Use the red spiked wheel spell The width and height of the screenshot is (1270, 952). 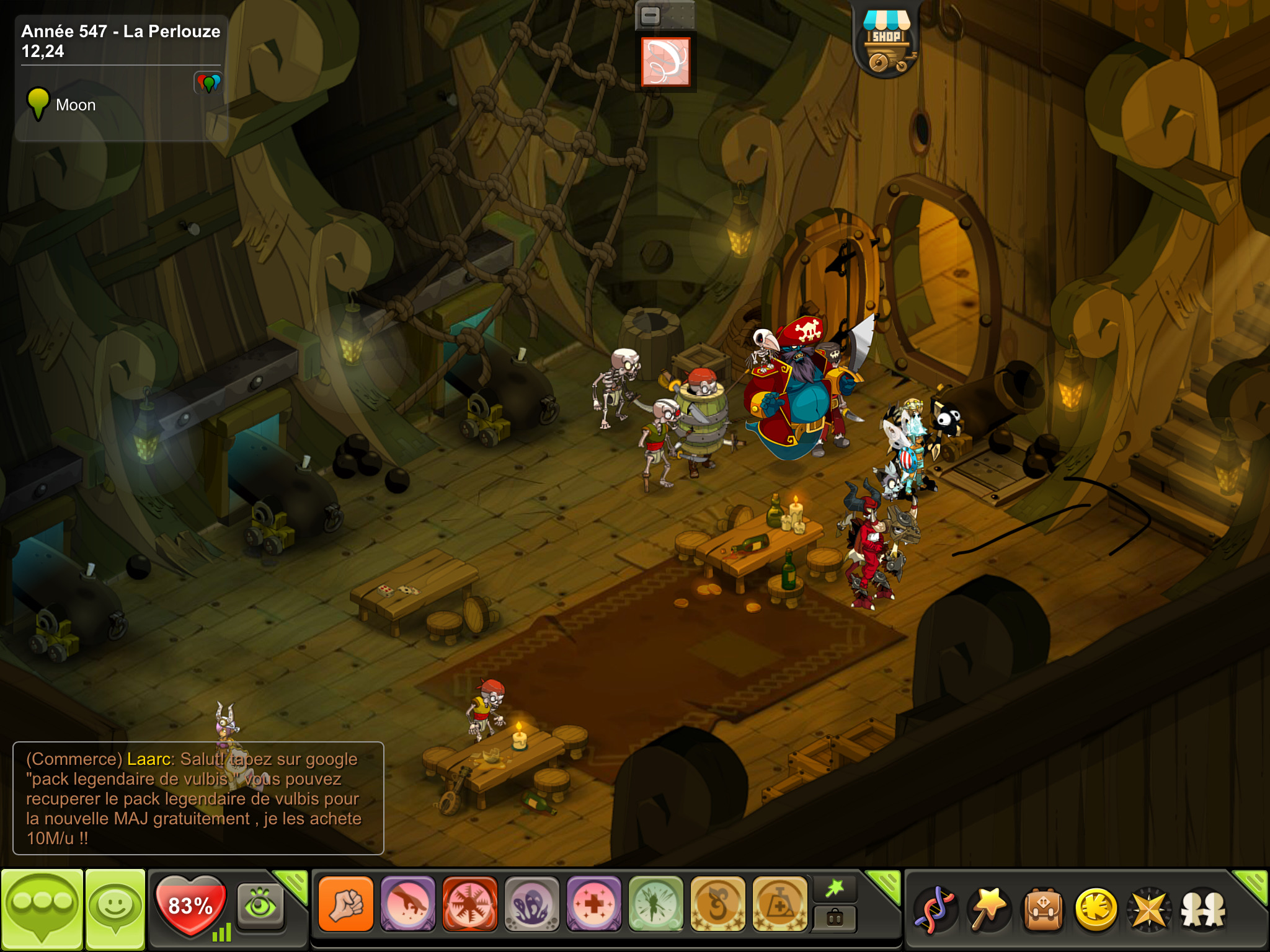[470, 904]
